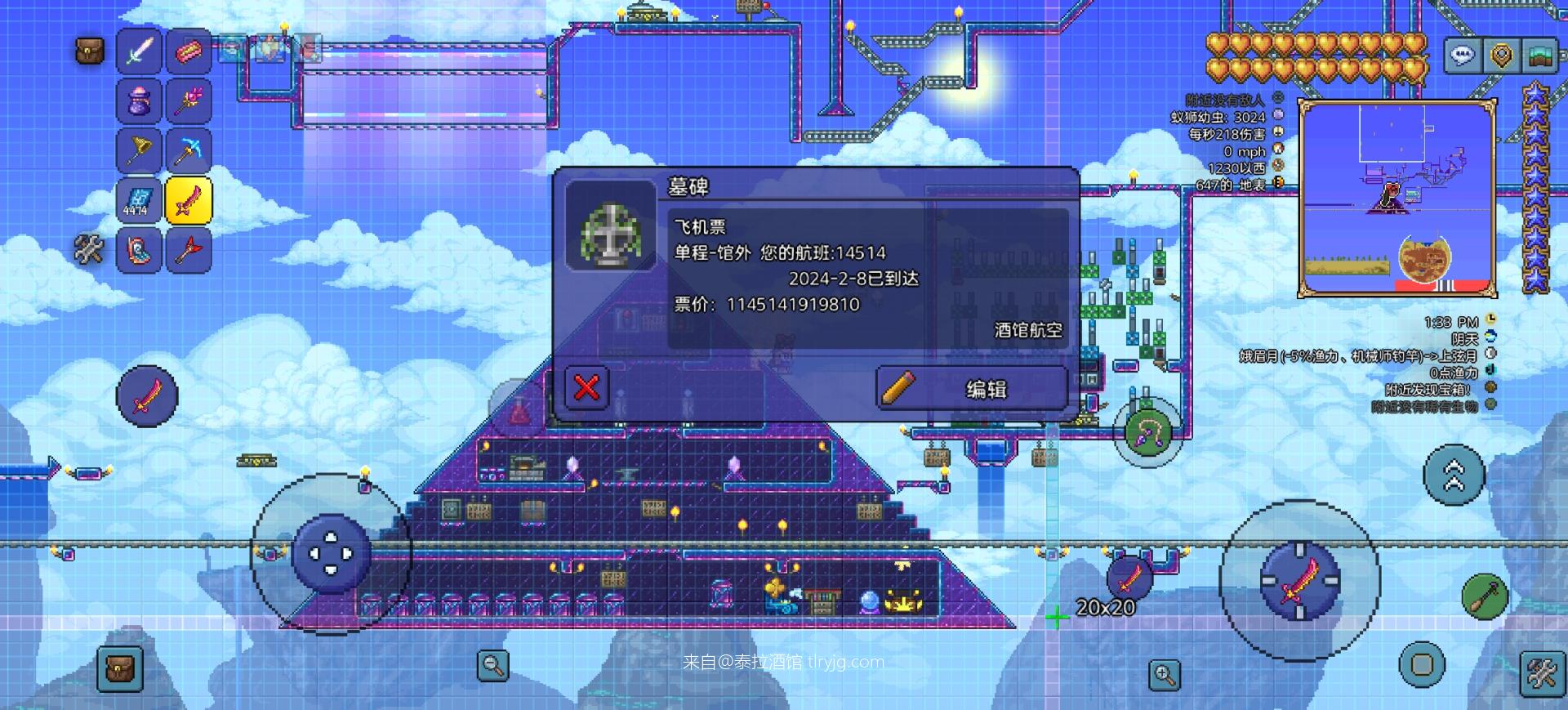
Task: Equip the golden bug net slot
Action: click(x=139, y=150)
